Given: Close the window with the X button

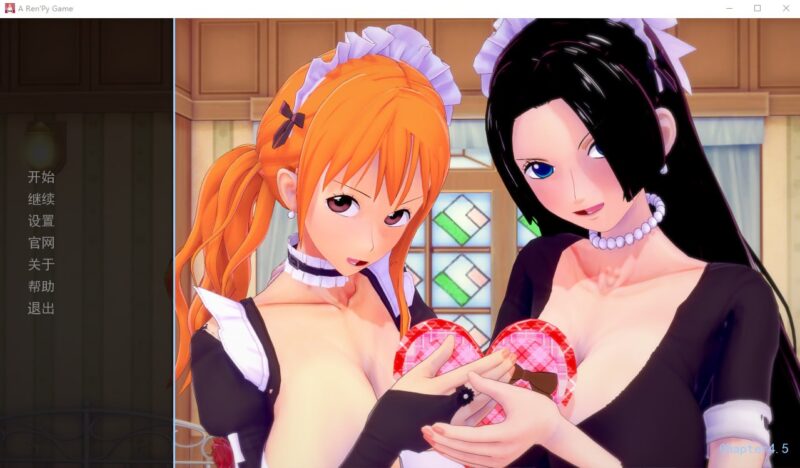Looking at the screenshot, I should click(x=783, y=8).
